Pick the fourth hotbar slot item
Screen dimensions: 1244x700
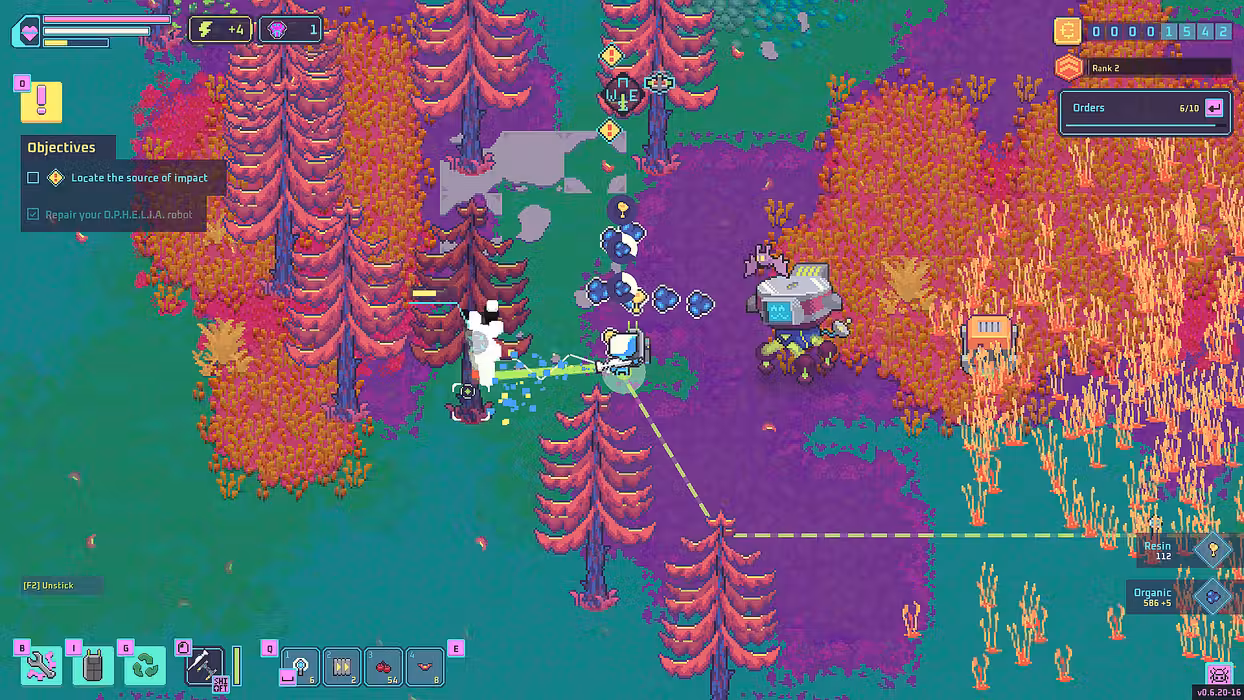pyautogui.click(x=425, y=666)
